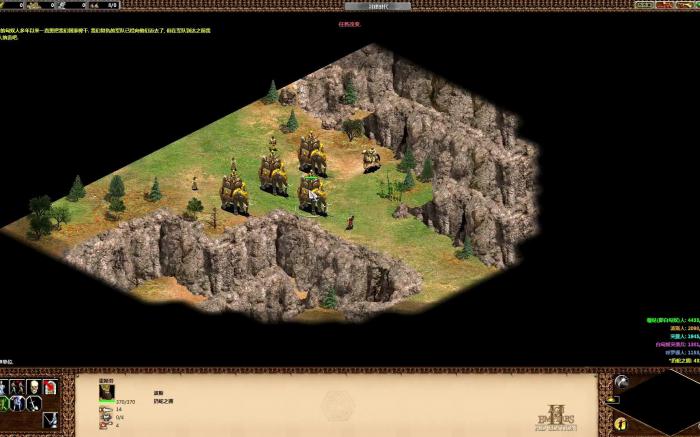Select the war elephant with green health bar
The width and height of the screenshot is (700, 437).
coord(312,193)
